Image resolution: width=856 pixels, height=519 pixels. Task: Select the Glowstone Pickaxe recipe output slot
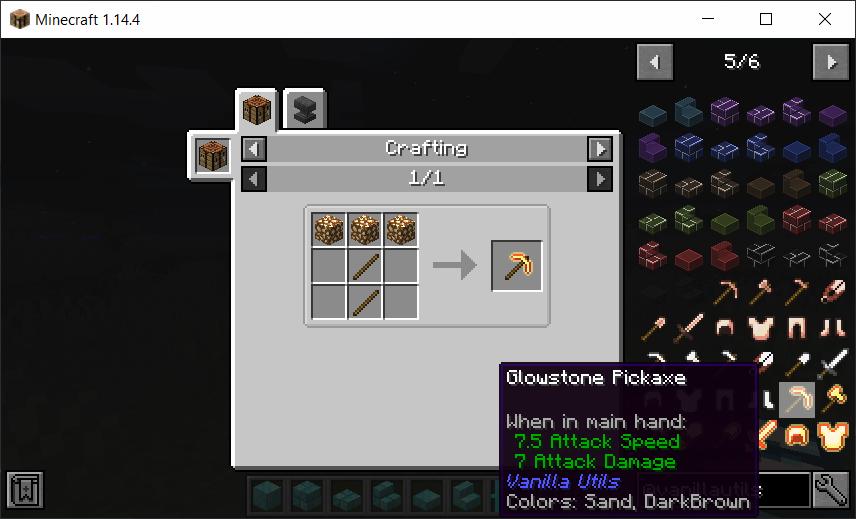pyautogui.click(x=517, y=266)
